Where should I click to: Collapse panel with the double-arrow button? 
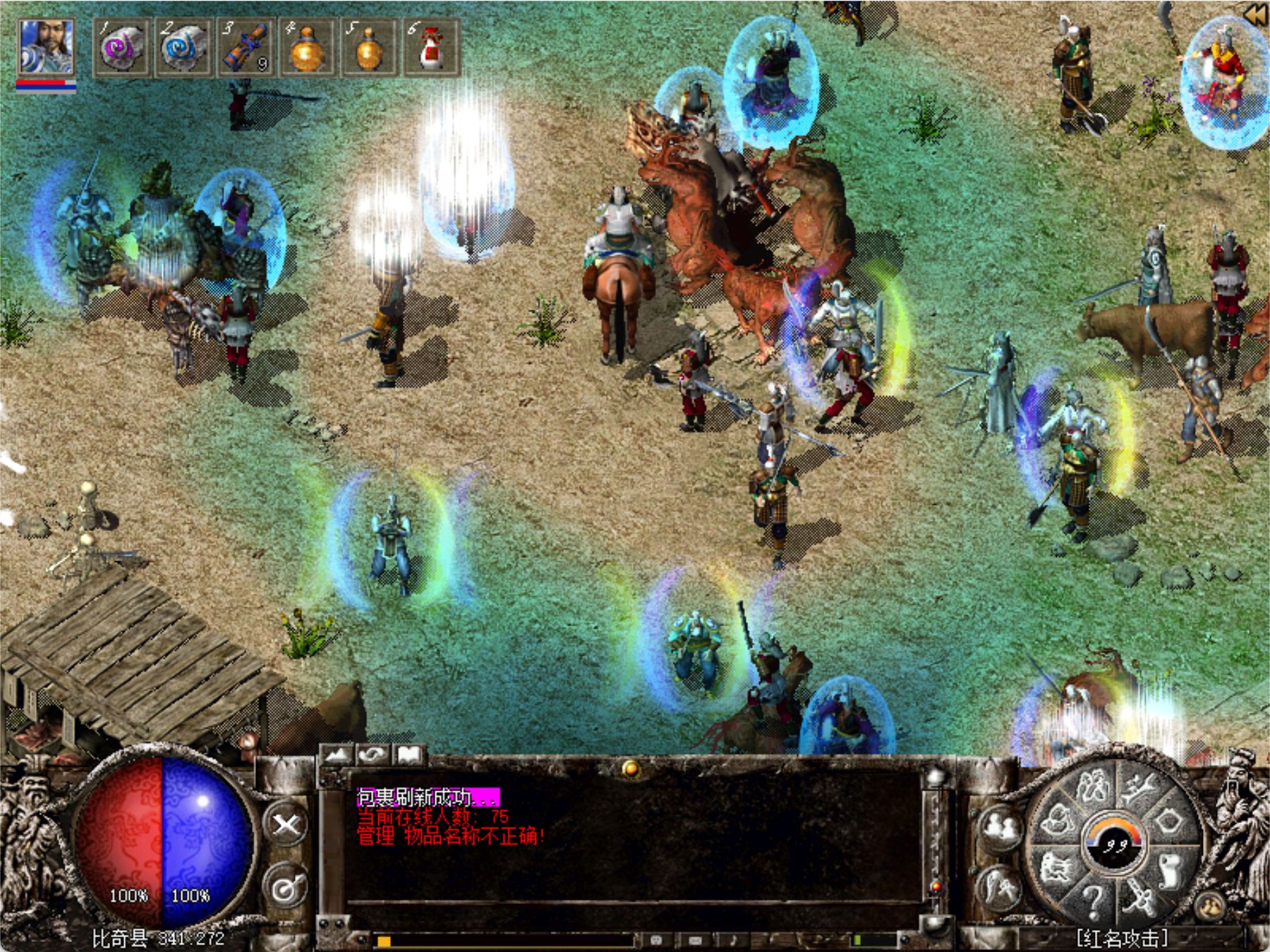click(x=1255, y=16)
